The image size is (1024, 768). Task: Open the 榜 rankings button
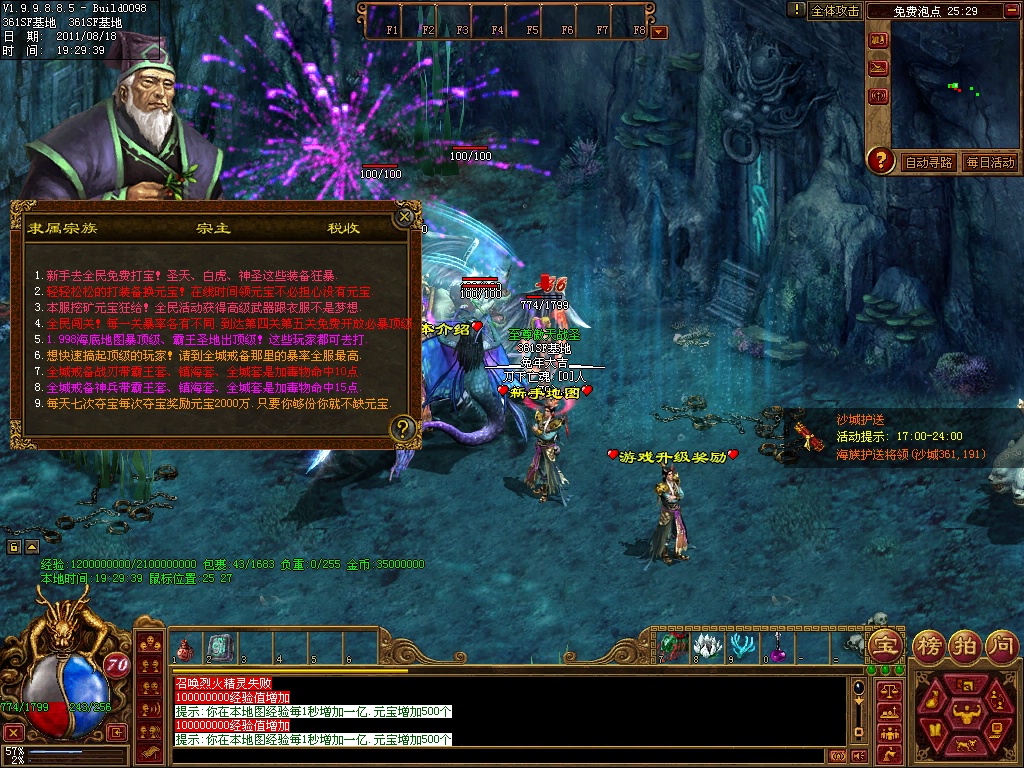pos(929,644)
